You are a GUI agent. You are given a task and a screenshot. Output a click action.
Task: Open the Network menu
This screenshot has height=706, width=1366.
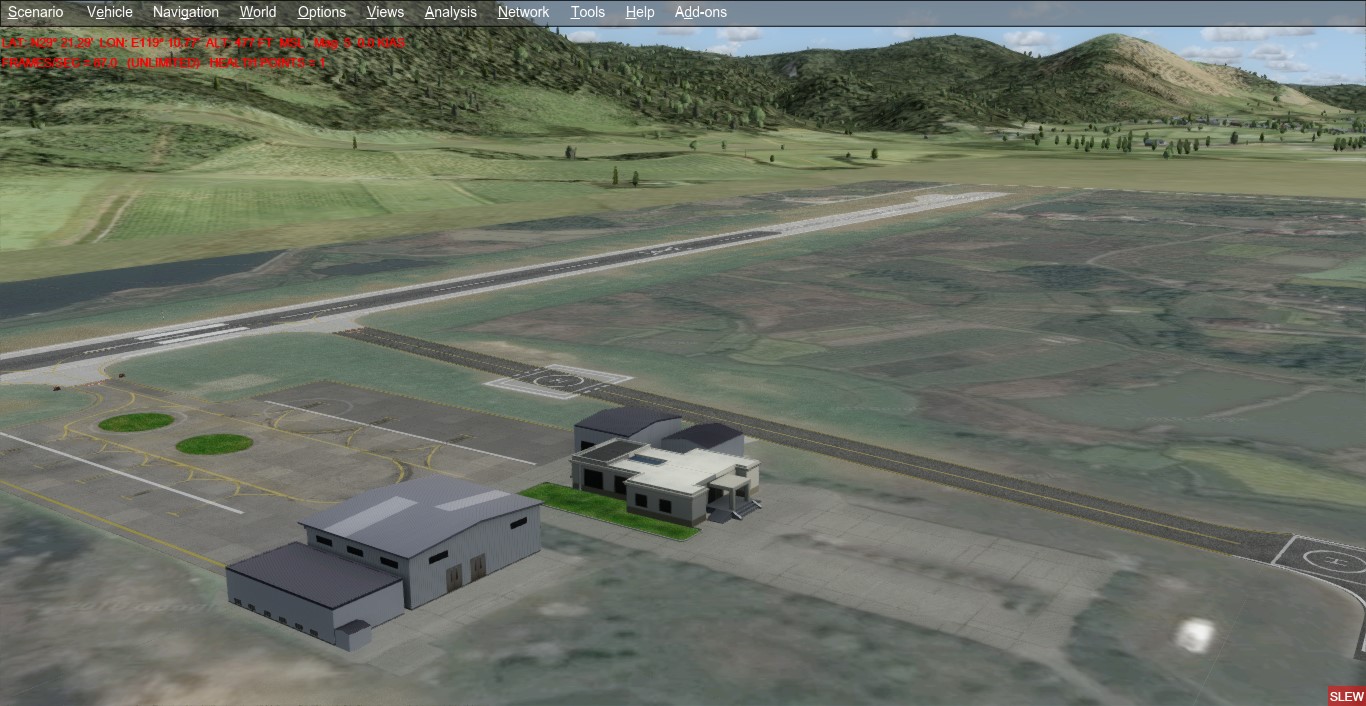pyautogui.click(x=523, y=12)
